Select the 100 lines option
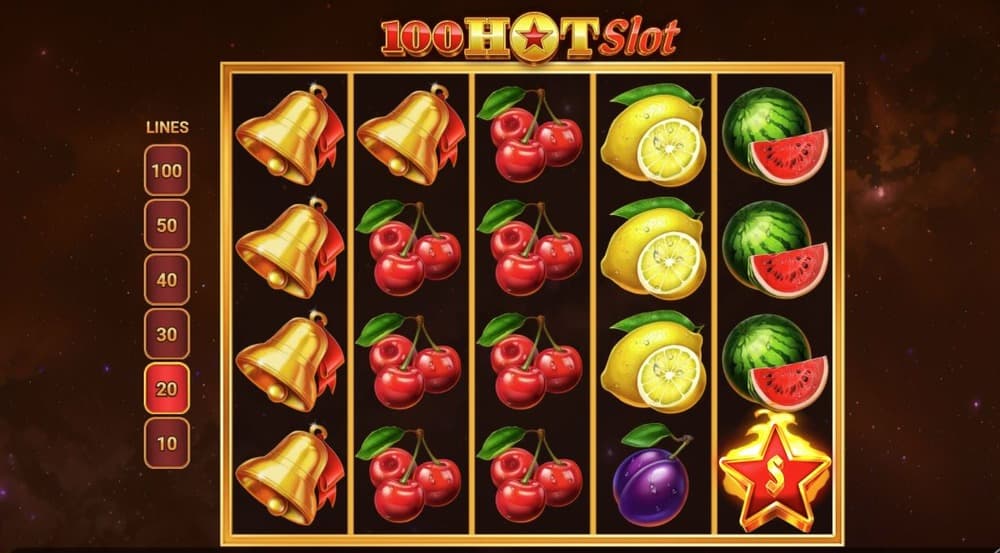 coord(167,170)
